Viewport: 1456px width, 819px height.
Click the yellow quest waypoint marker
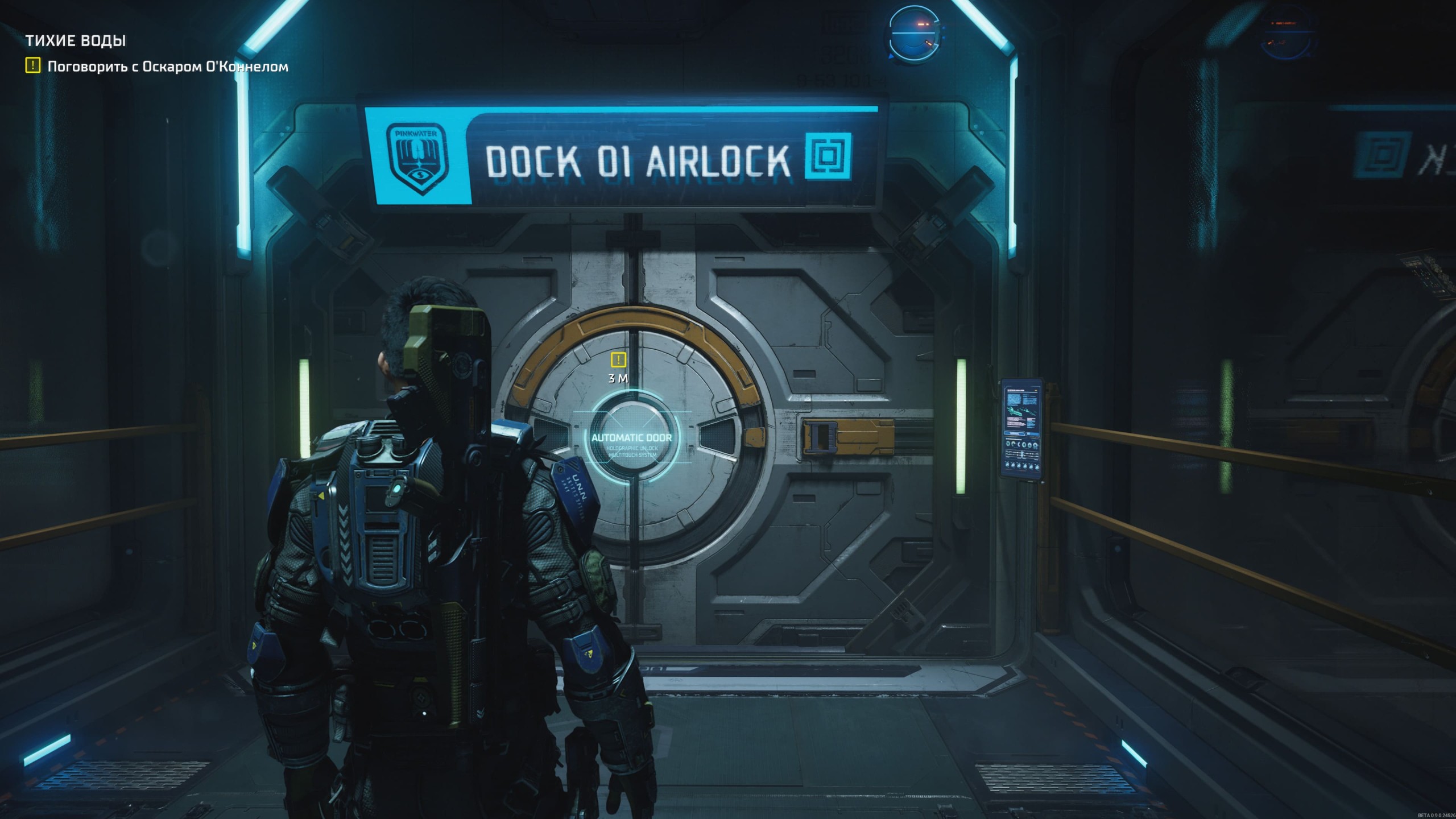618,359
